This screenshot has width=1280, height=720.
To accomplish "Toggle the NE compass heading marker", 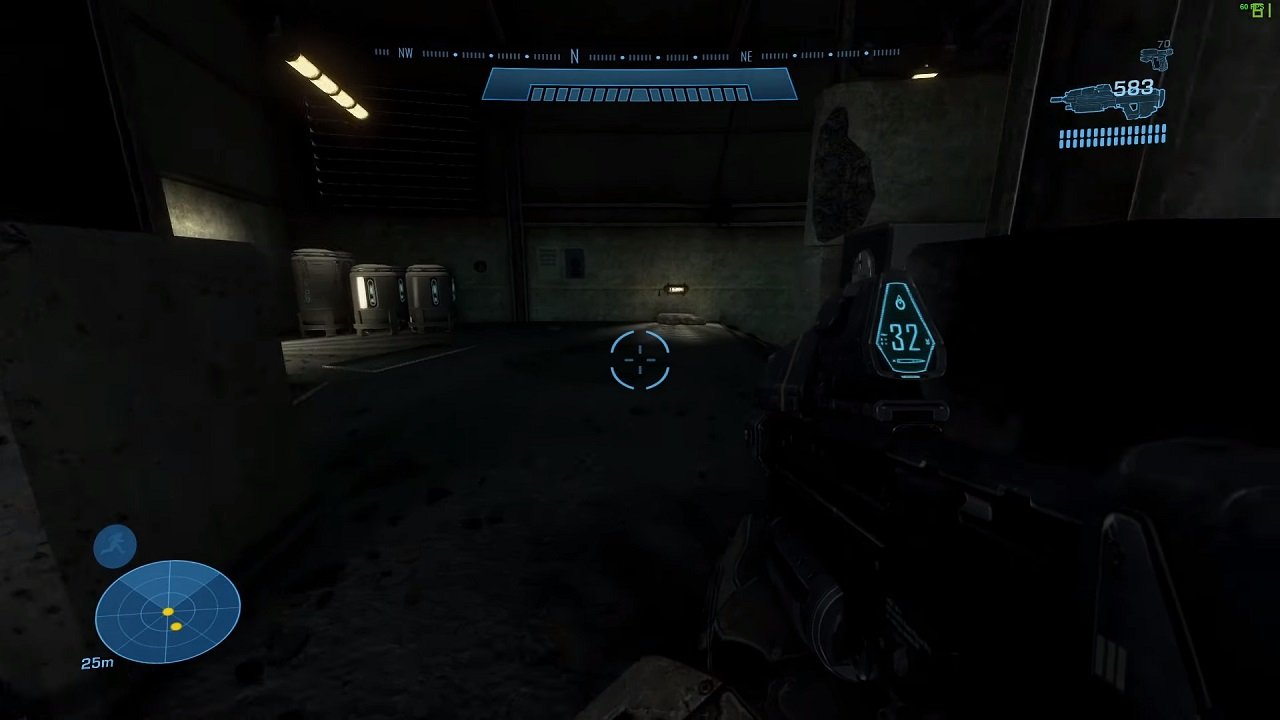I will [x=746, y=55].
